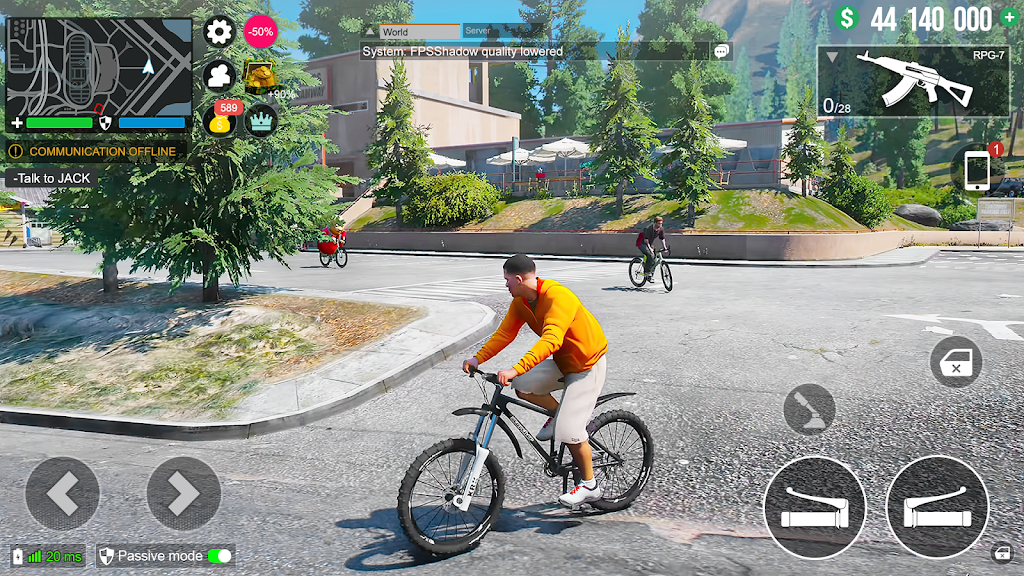Open the chat speech bubble button
This screenshot has width=1024, height=576.
click(721, 51)
